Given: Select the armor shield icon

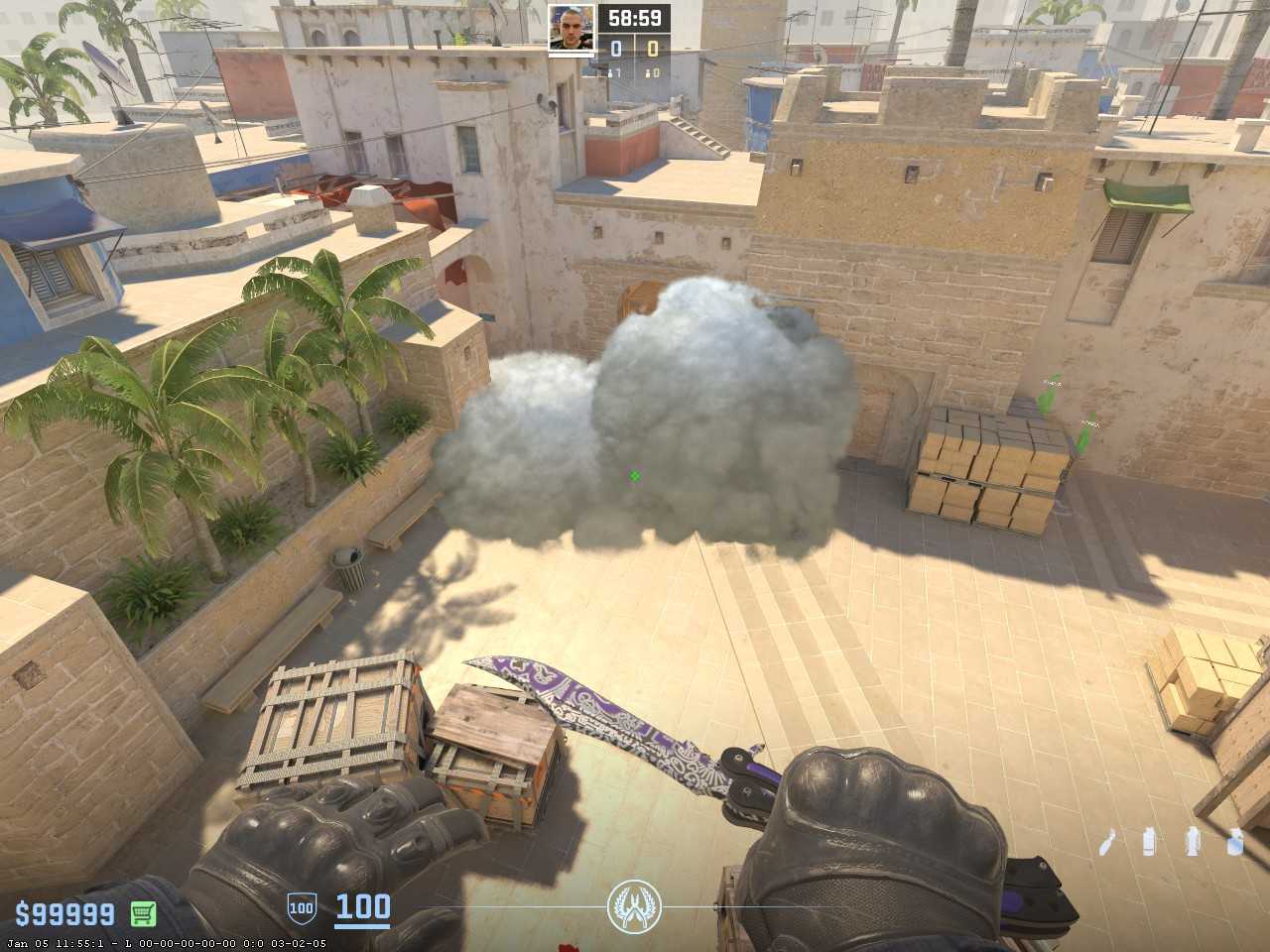Looking at the screenshot, I should tap(301, 906).
